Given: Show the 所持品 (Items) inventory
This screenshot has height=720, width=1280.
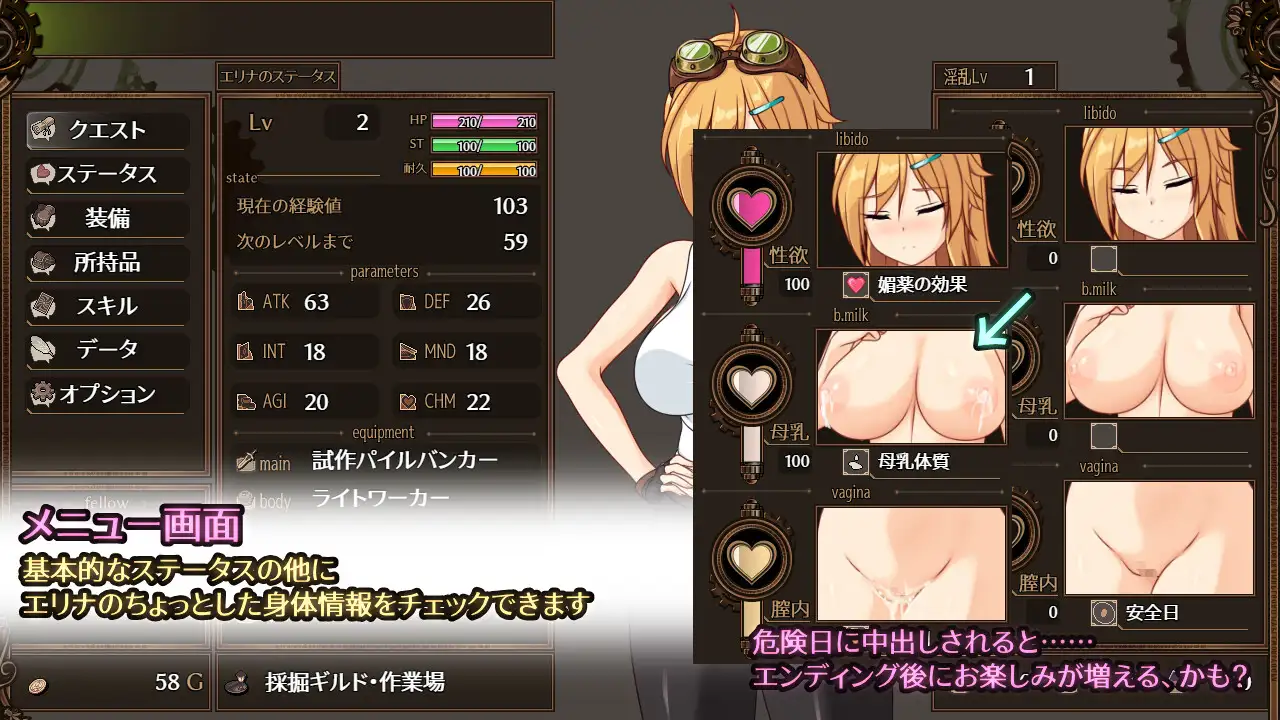Looking at the screenshot, I should point(107,262).
